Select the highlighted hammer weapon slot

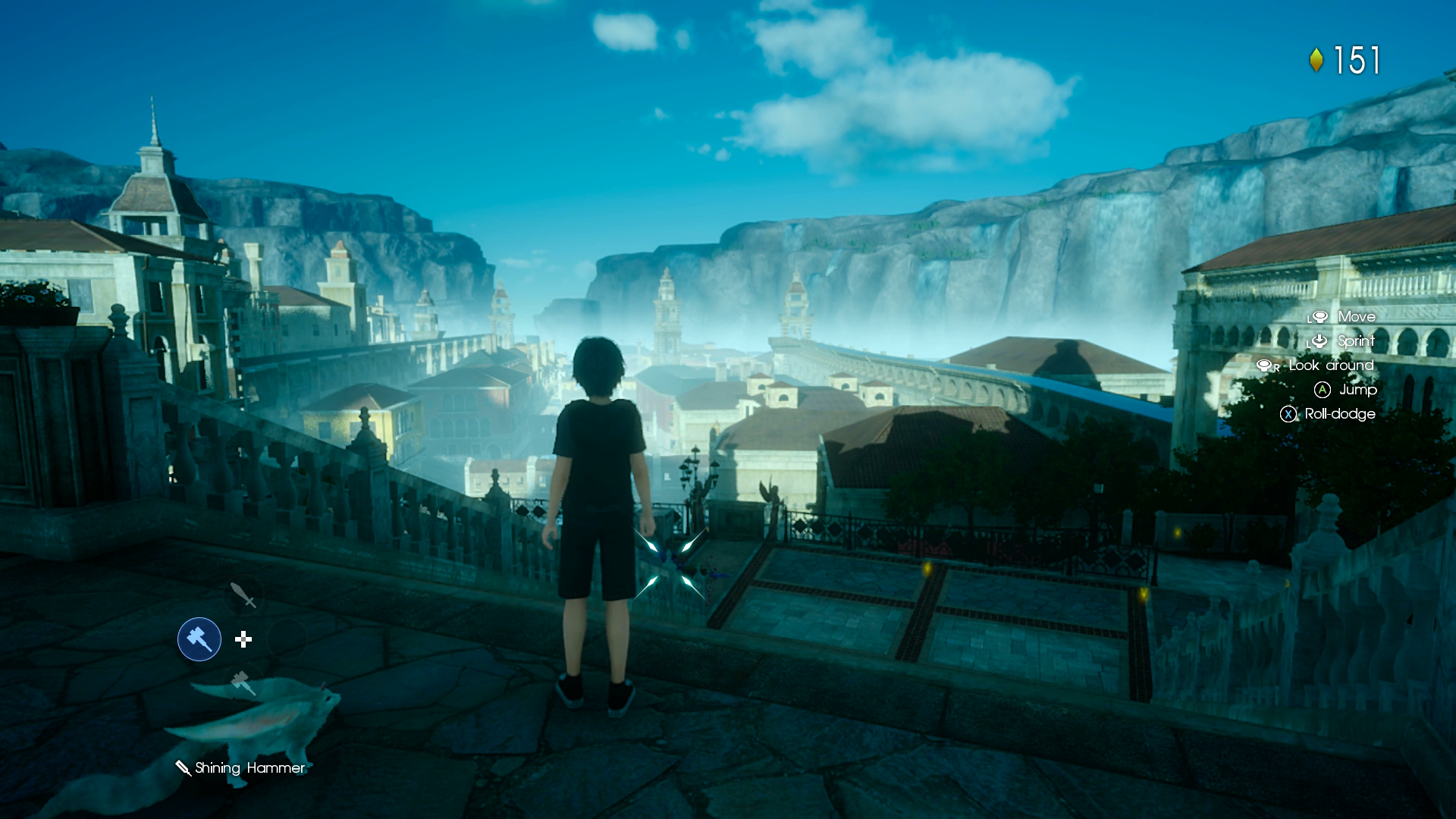click(199, 639)
